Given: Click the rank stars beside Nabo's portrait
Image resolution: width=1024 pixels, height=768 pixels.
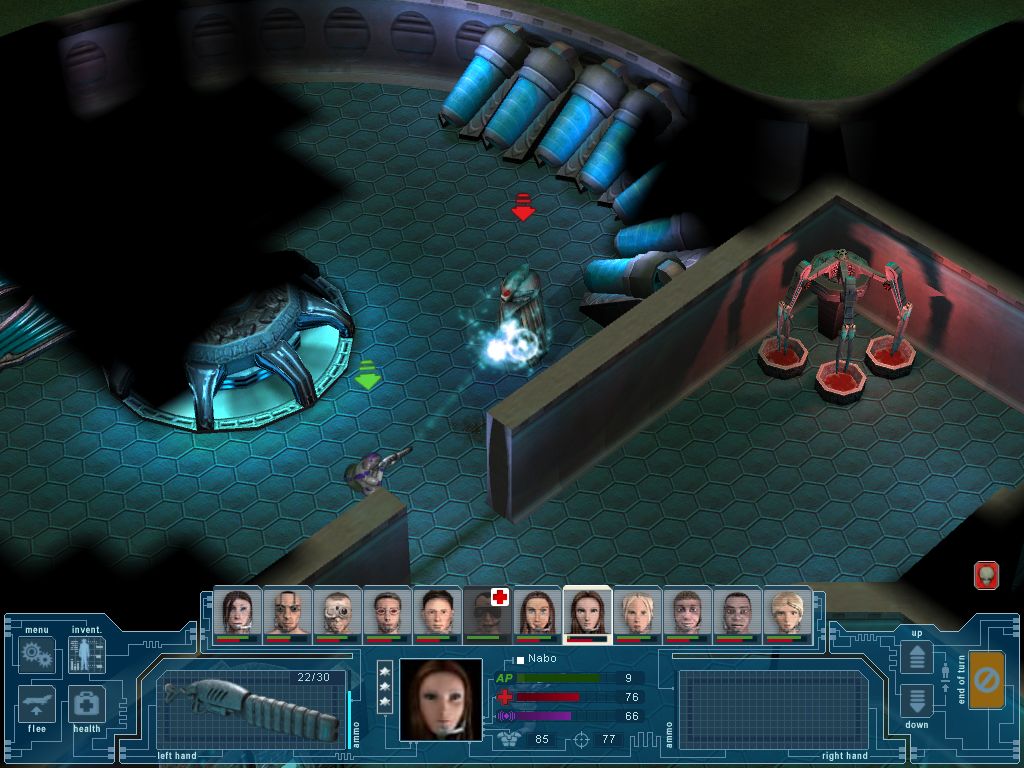Looking at the screenshot, I should coord(384,686).
